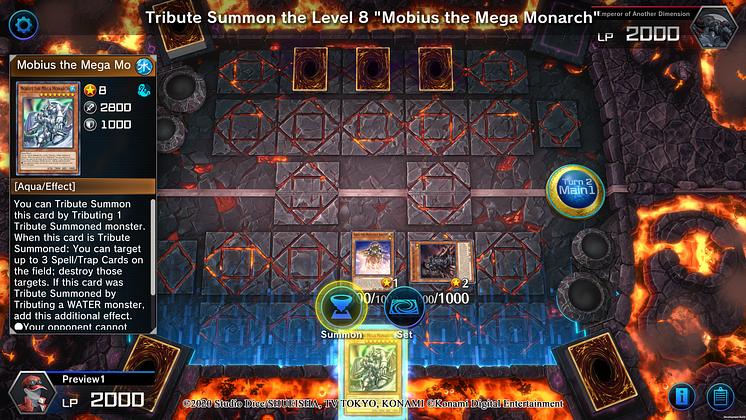Image resolution: width=746 pixels, height=420 pixels.
Task: Open the duel log clipboard button
Action: point(718,397)
